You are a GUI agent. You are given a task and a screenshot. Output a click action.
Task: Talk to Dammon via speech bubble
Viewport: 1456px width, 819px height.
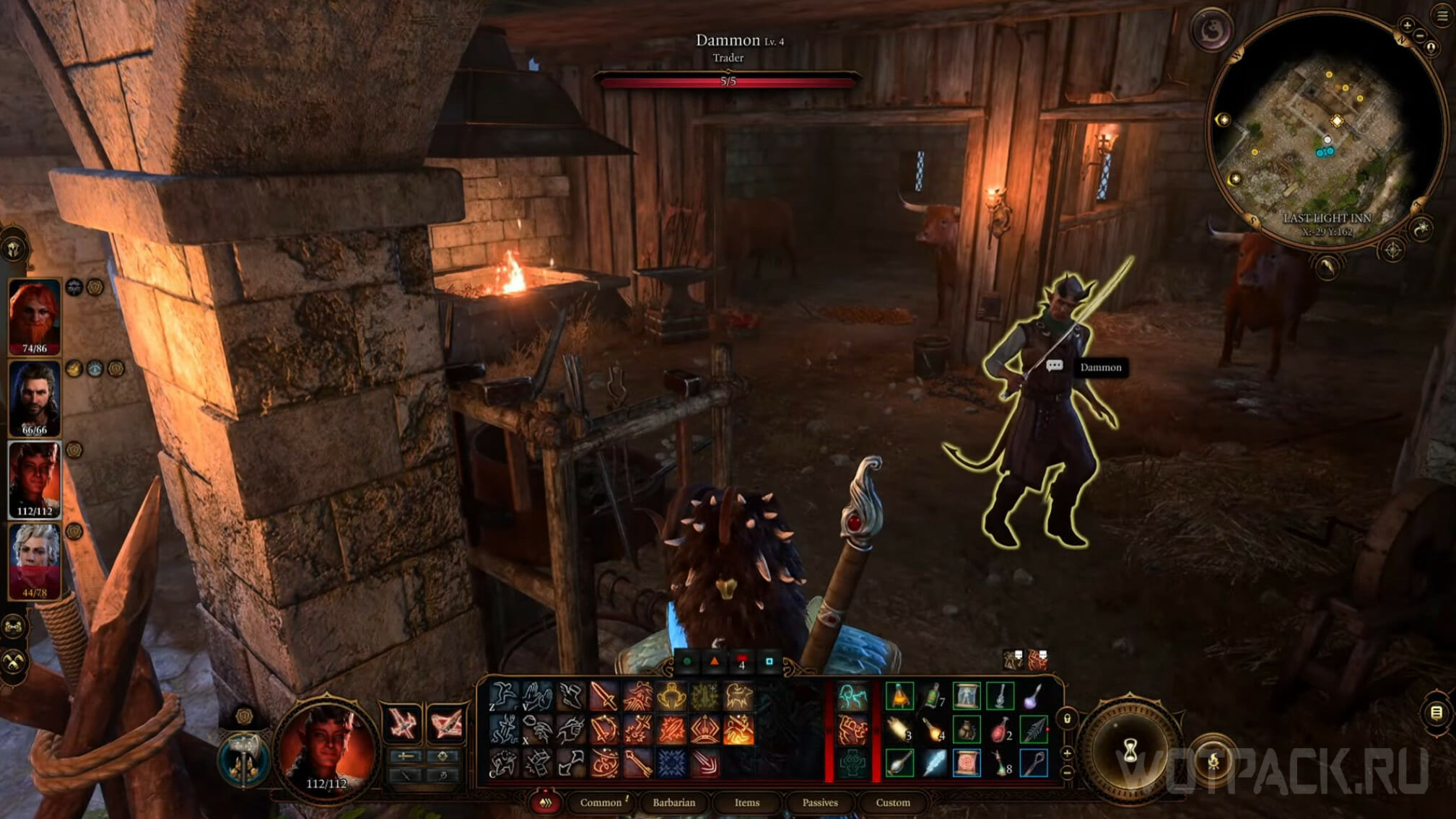point(1054,366)
